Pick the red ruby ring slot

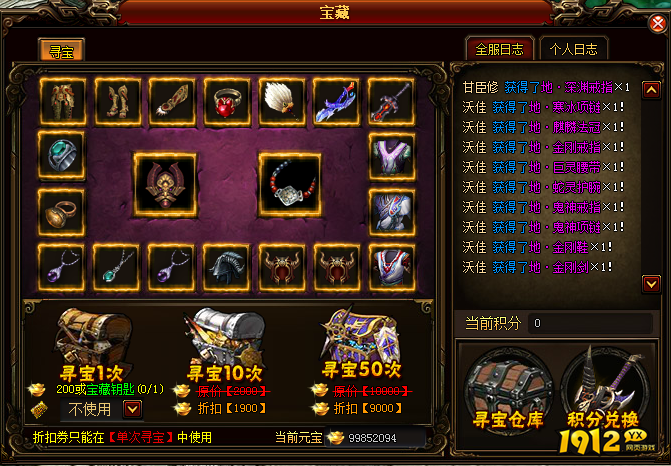227,100
